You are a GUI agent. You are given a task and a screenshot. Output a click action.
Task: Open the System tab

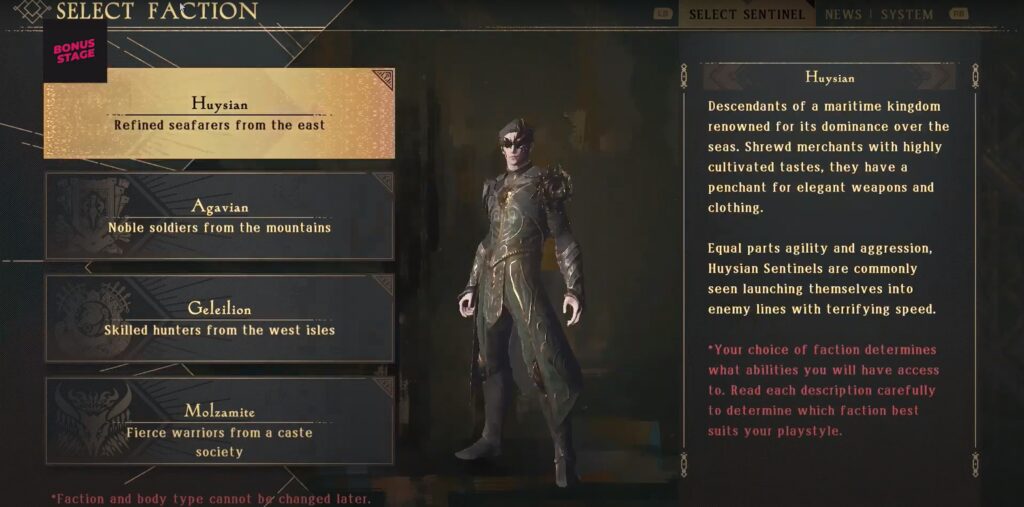point(907,15)
